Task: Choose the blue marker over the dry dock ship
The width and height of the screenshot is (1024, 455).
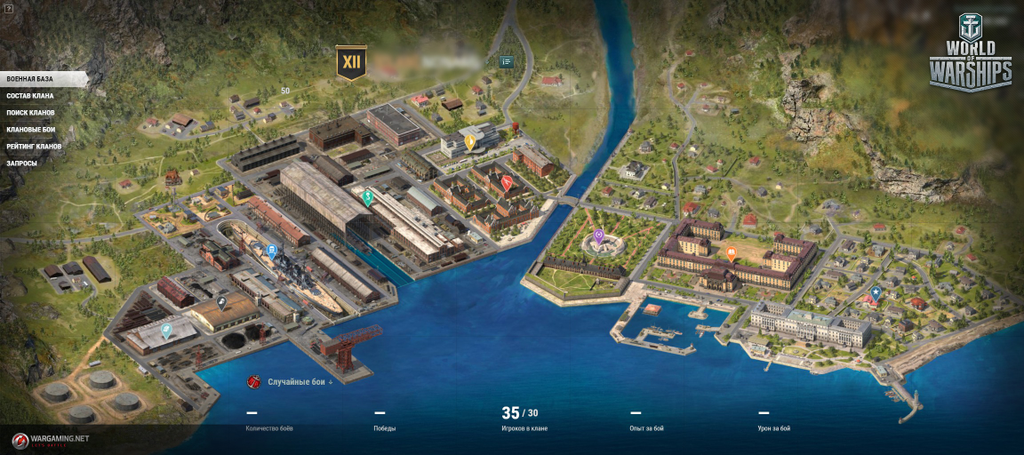Action: pyautogui.click(x=271, y=250)
